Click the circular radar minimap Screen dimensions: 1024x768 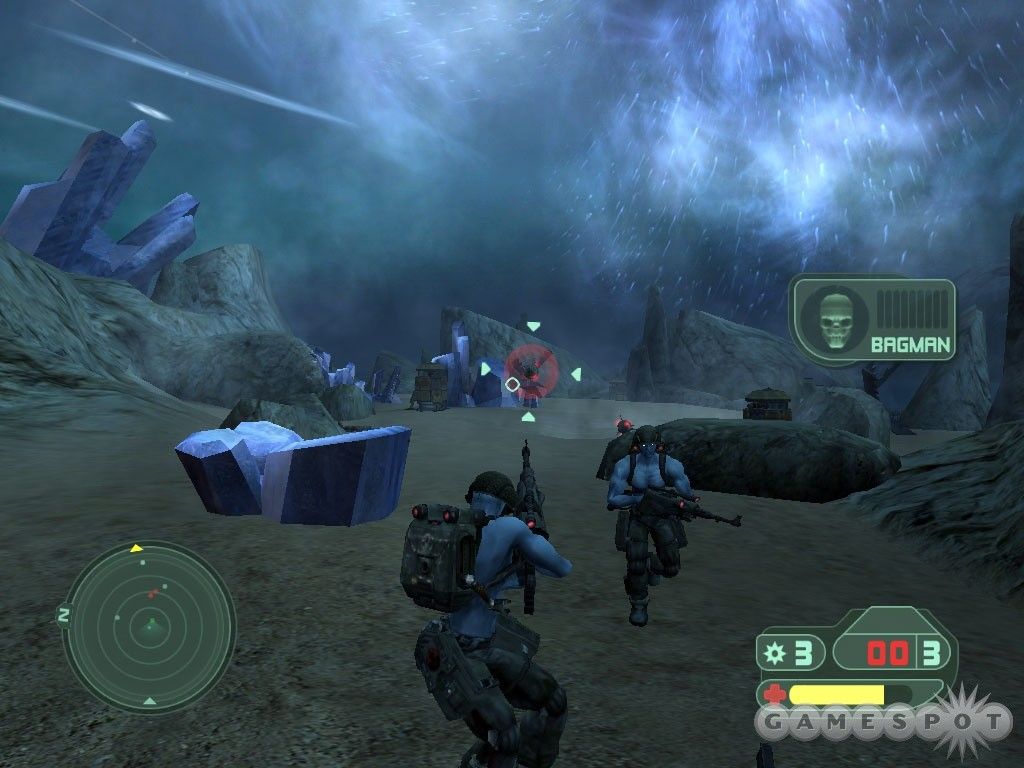coord(149,626)
